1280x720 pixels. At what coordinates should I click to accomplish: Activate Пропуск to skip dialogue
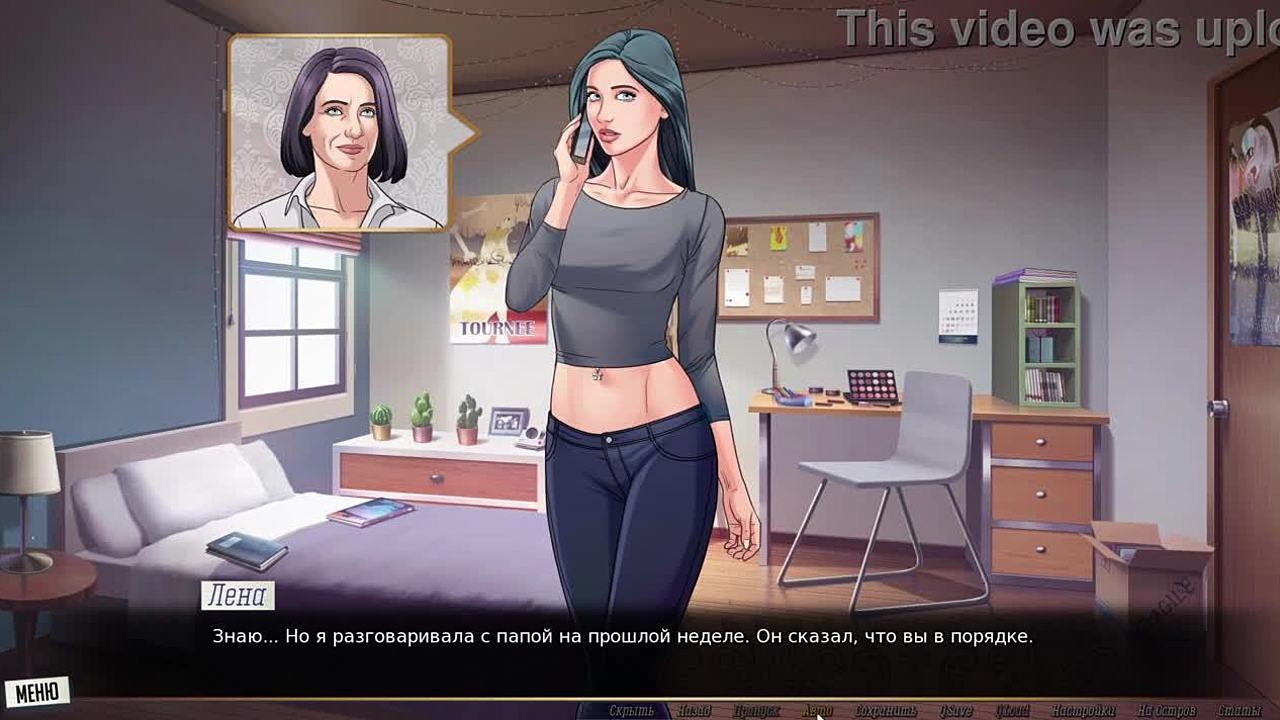[x=756, y=711]
